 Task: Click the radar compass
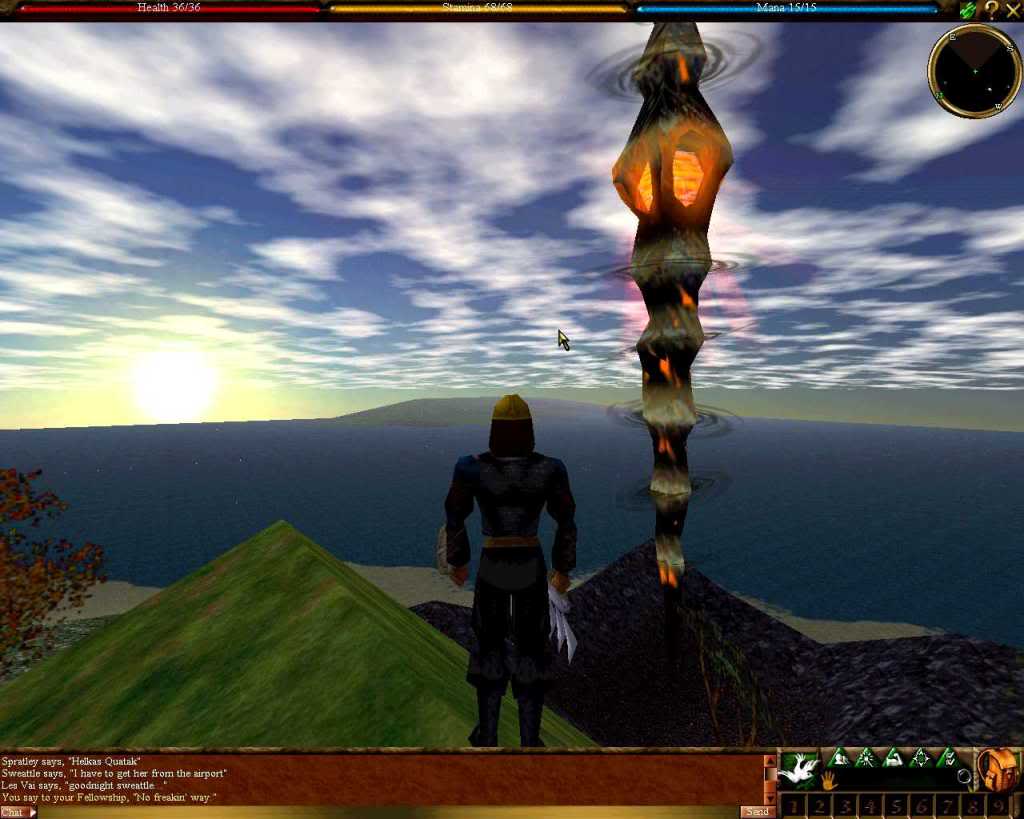[x=974, y=71]
